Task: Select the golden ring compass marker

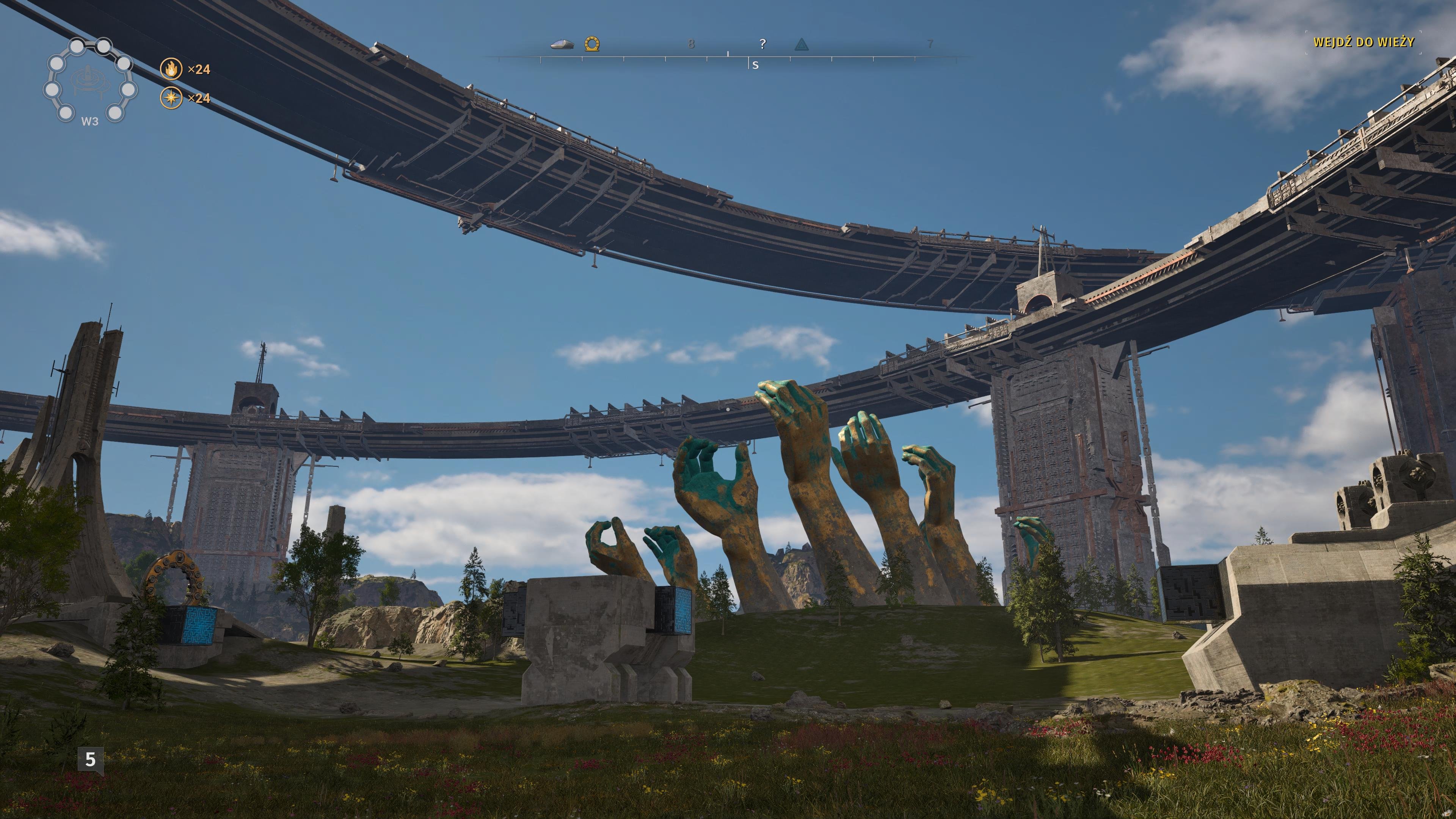Action: 592,44
